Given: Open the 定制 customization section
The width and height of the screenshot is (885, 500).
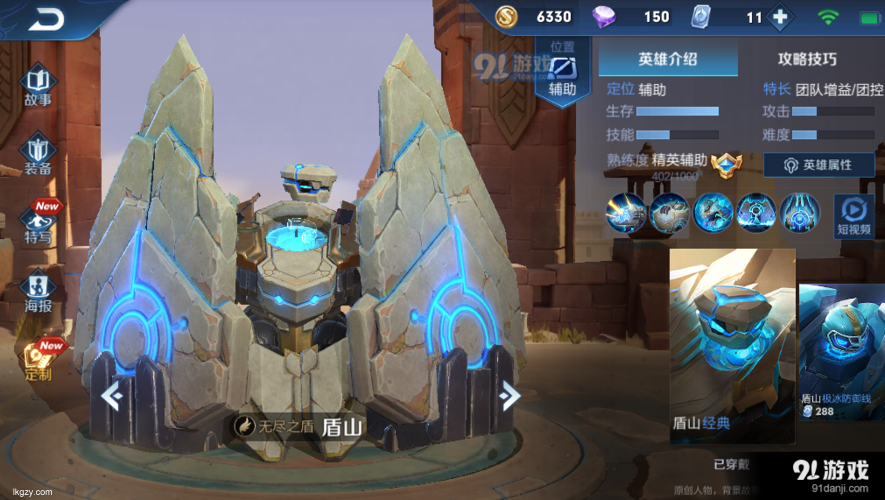Looking at the screenshot, I should (38, 360).
